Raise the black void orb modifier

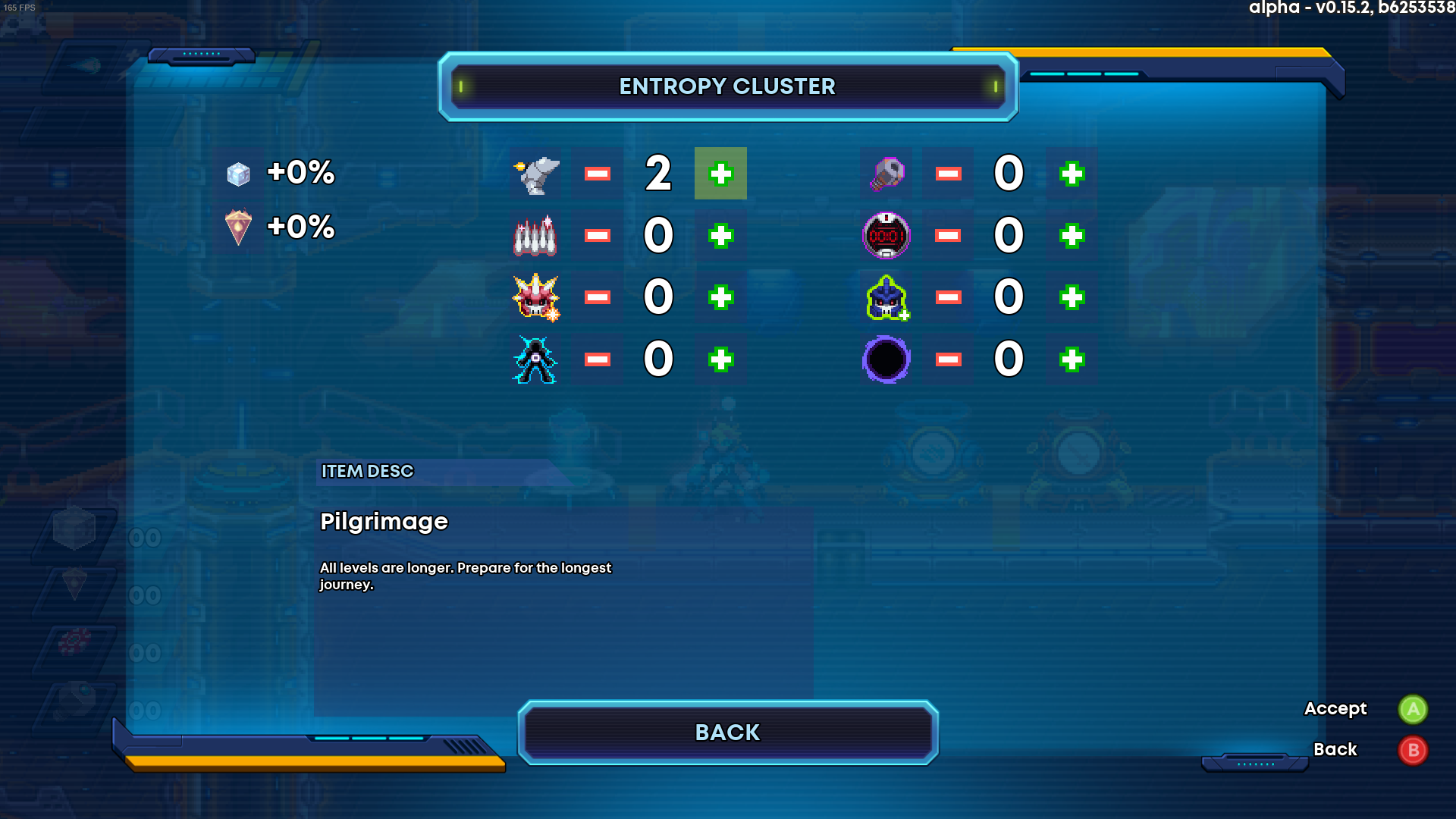tap(1072, 359)
